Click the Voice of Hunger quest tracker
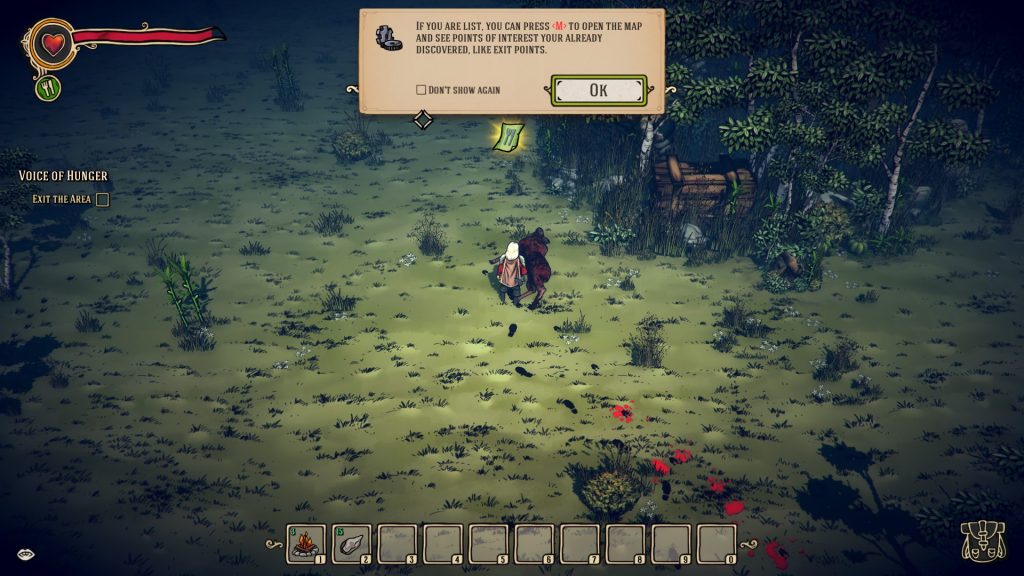The image size is (1024, 576). click(63, 176)
